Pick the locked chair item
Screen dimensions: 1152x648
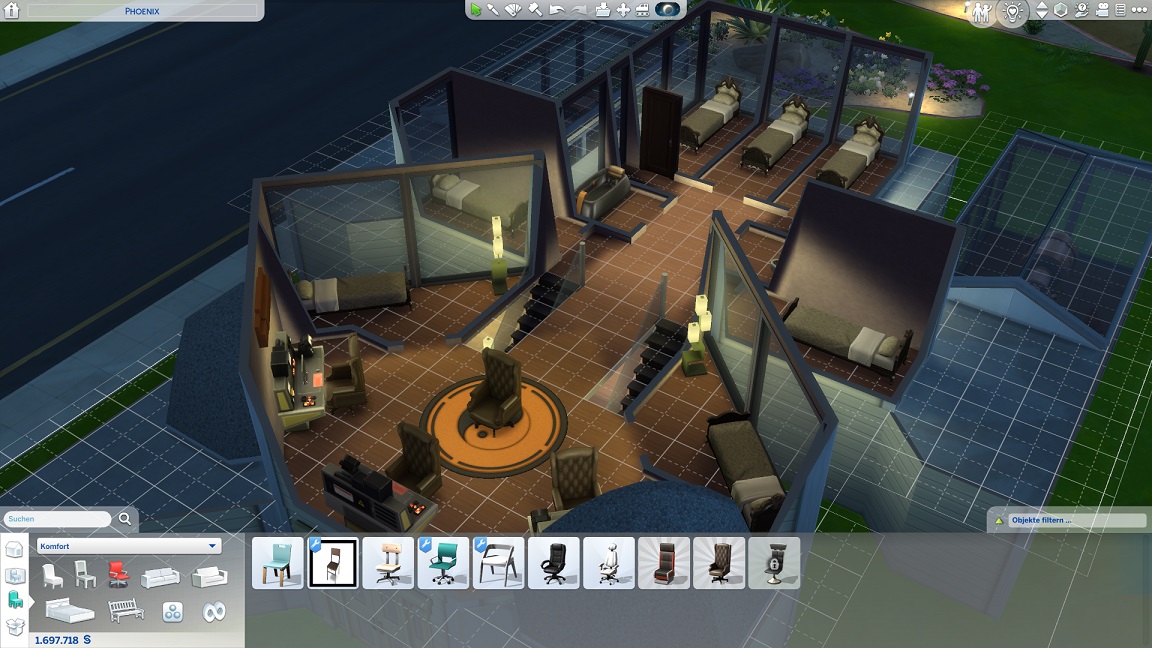click(x=773, y=563)
